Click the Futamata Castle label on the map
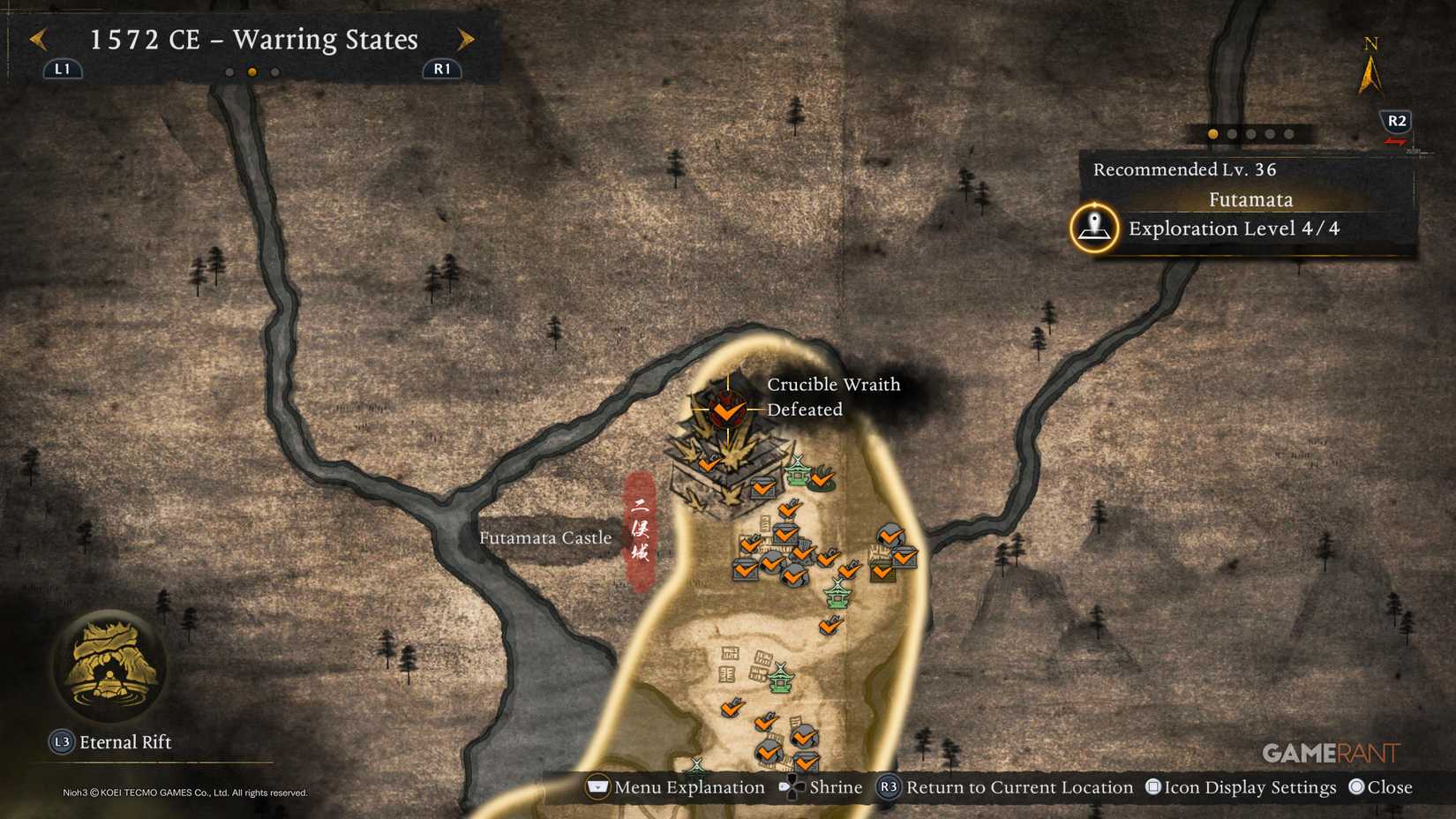 click(x=546, y=537)
